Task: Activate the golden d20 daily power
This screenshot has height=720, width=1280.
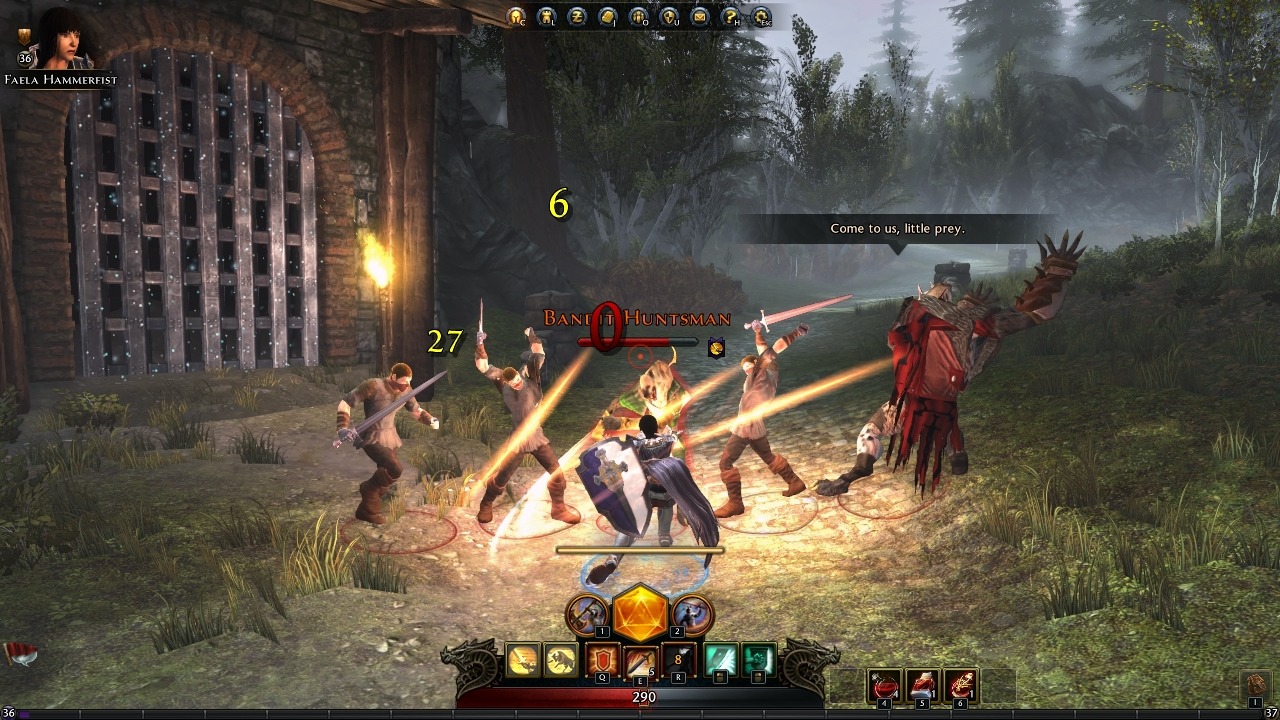Action: point(638,615)
